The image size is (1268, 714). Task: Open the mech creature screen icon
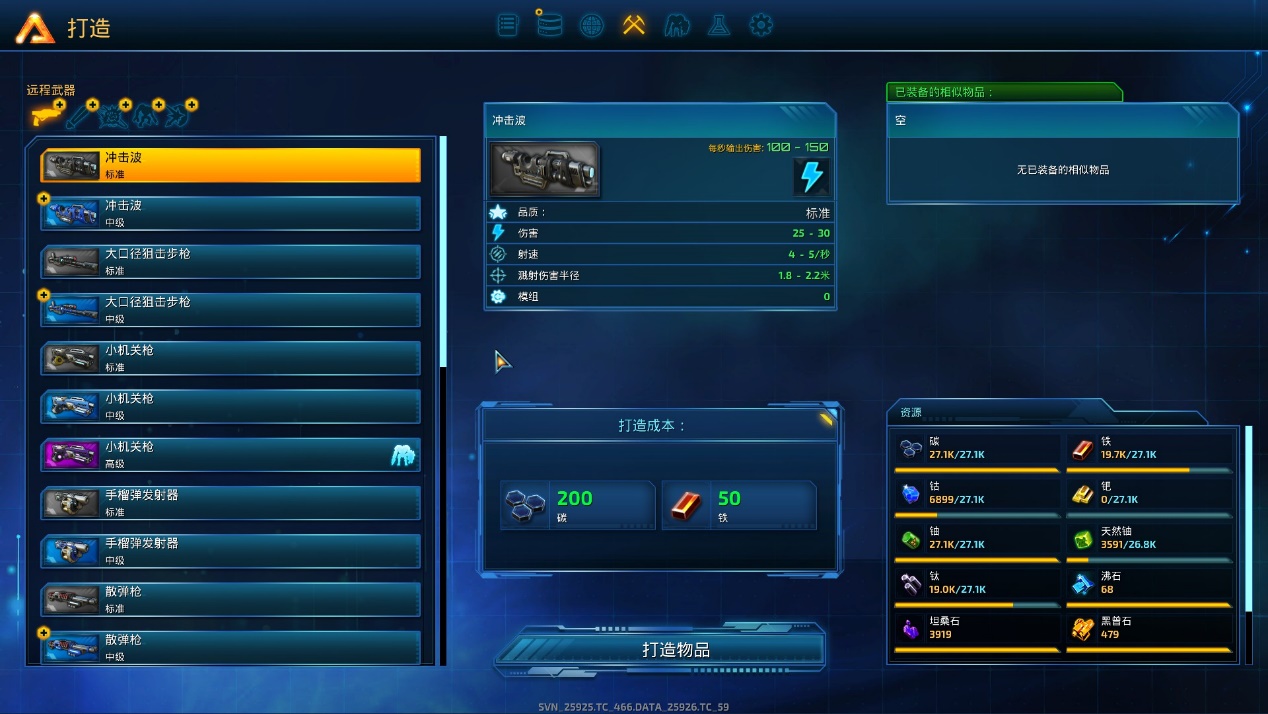coord(677,25)
